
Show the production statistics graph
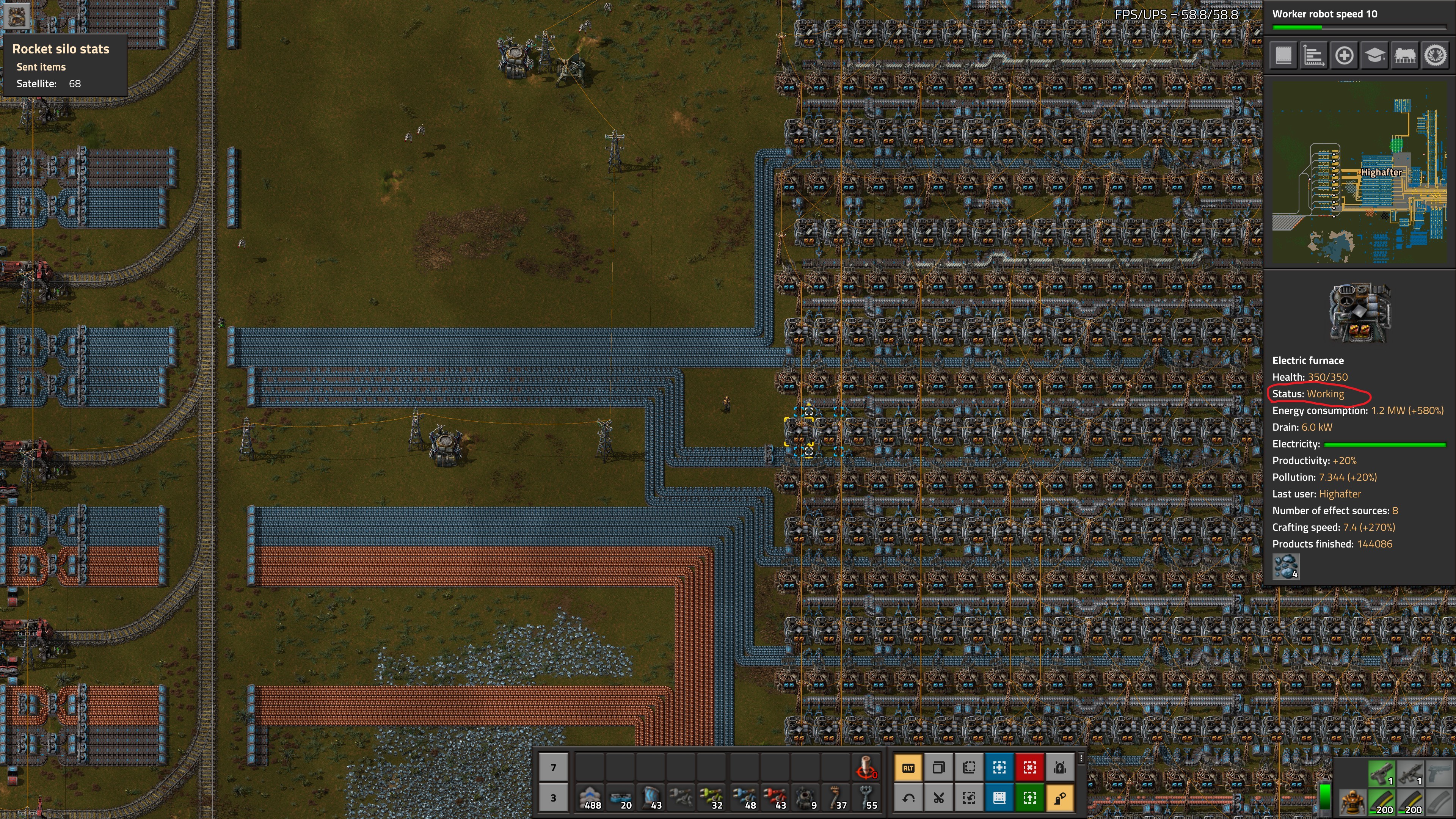point(1313,55)
